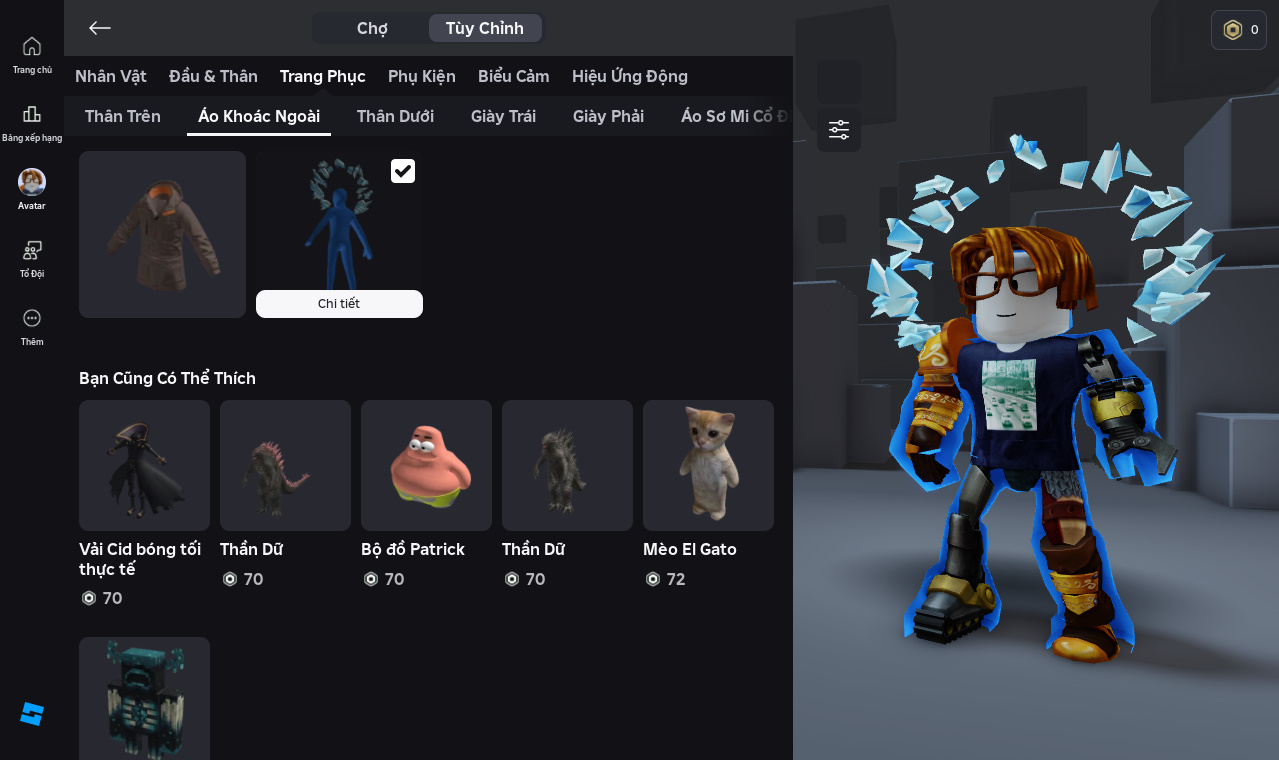The image size is (1279, 760).
Task: Open the avatar view settings sliders
Action: tap(839, 130)
